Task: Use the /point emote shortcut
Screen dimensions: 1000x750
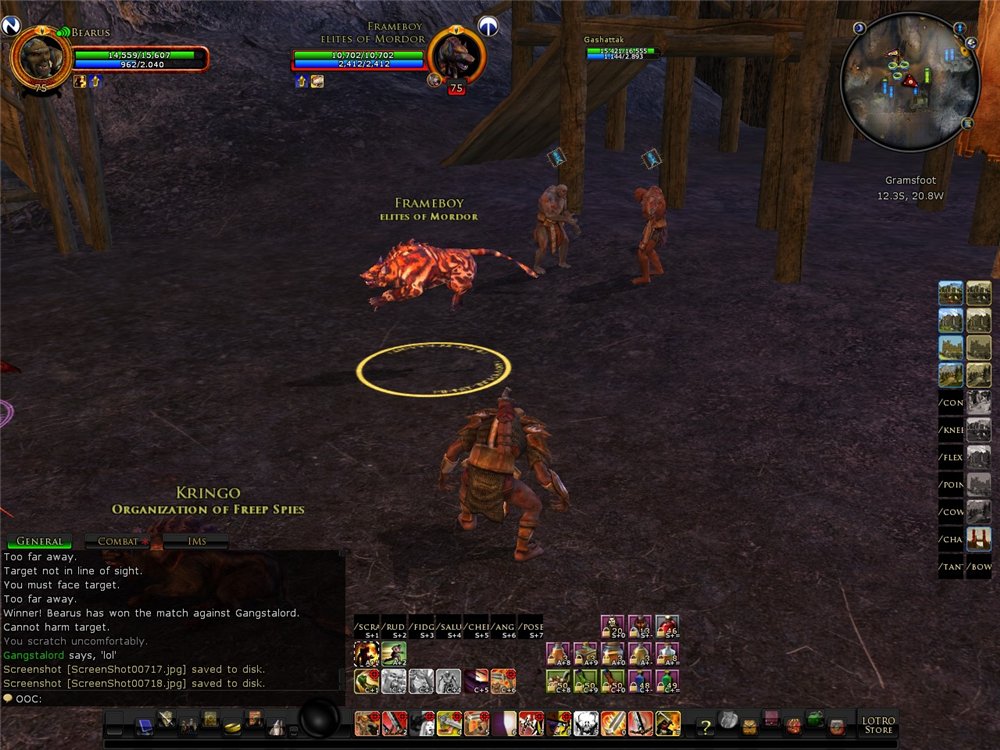Action: [x=951, y=485]
